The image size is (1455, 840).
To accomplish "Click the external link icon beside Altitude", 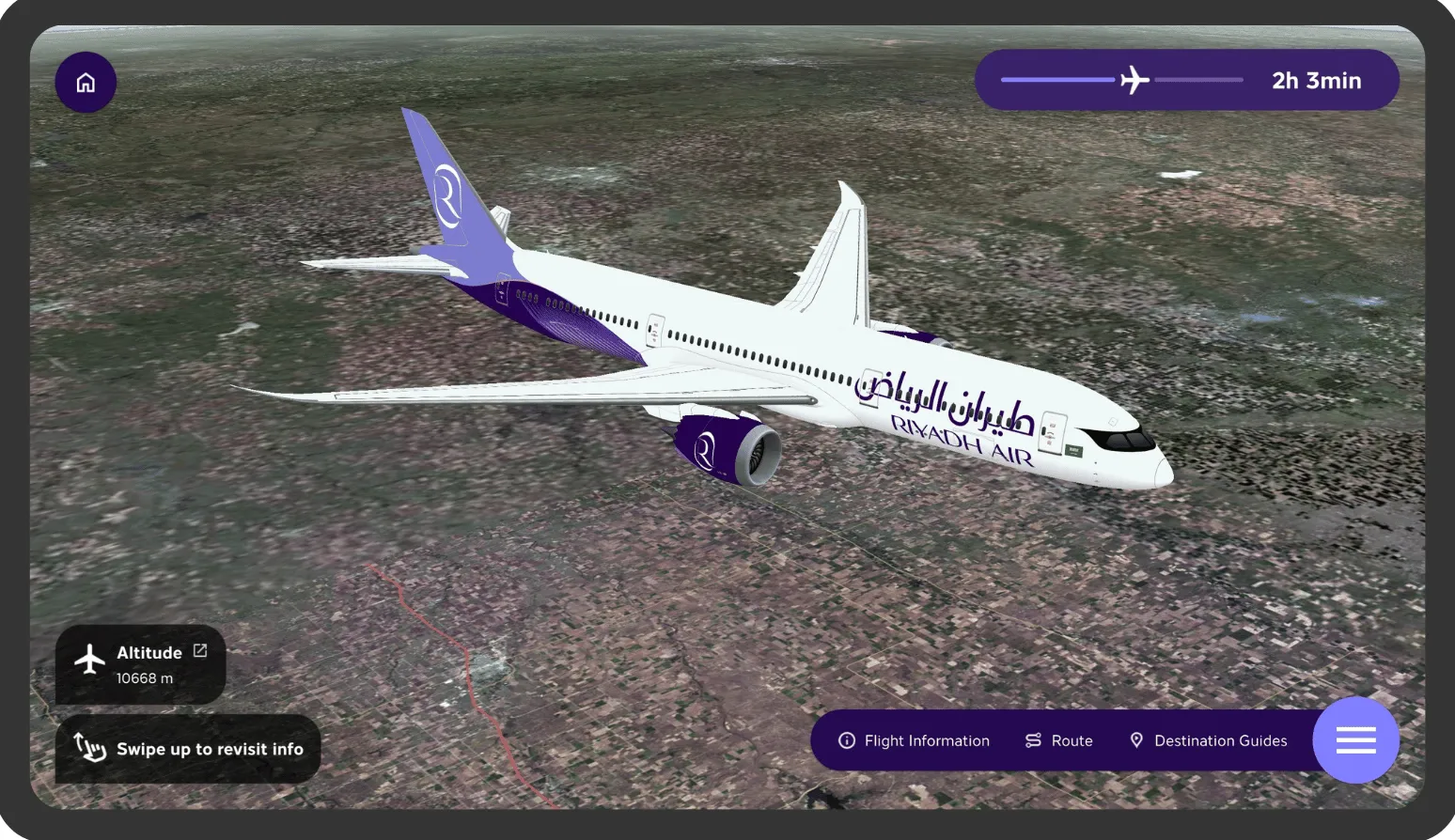I will (x=199, y=650).
